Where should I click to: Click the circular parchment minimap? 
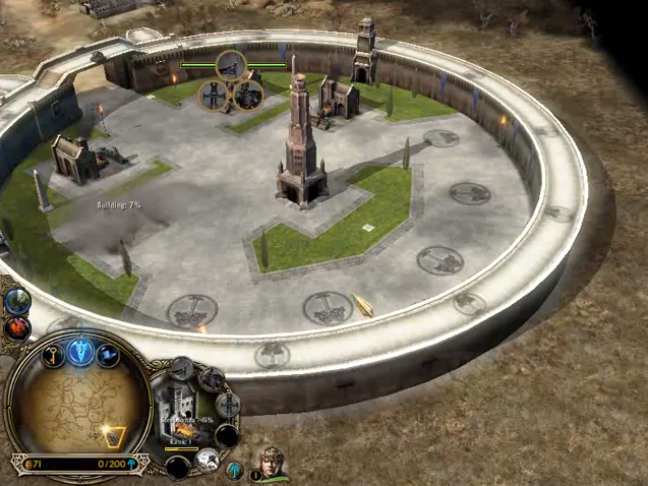pos(78,405)
